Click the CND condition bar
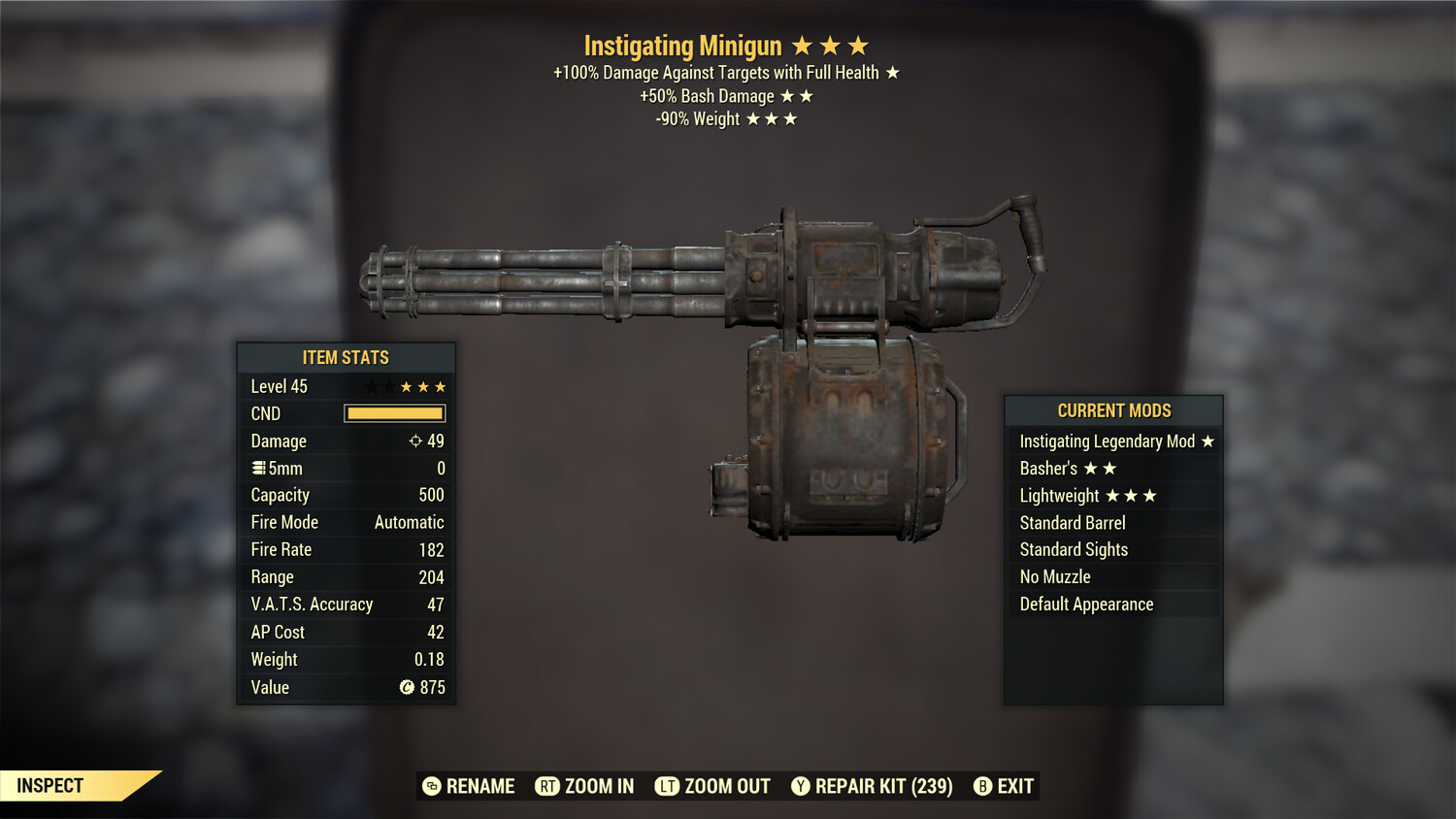This screenshot has width=1456, height=819. 394,413
